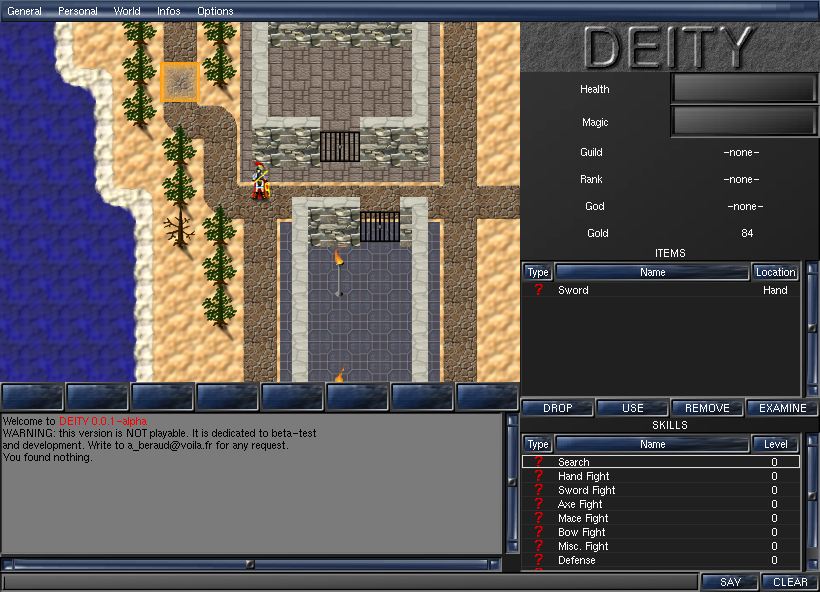
Task: Sort skills by Level column header
Action: [x=775, y=444]
